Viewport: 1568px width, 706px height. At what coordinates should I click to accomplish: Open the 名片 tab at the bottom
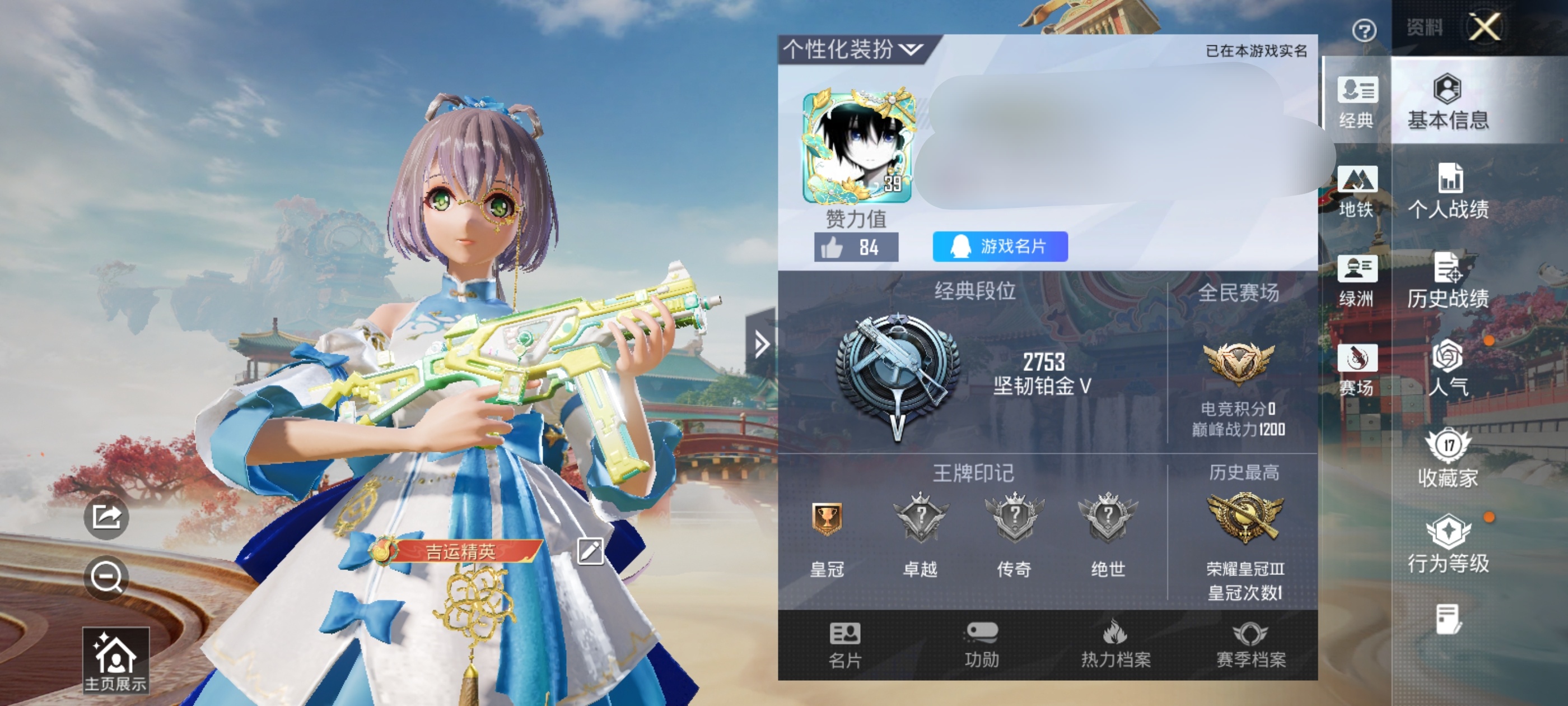845,645
